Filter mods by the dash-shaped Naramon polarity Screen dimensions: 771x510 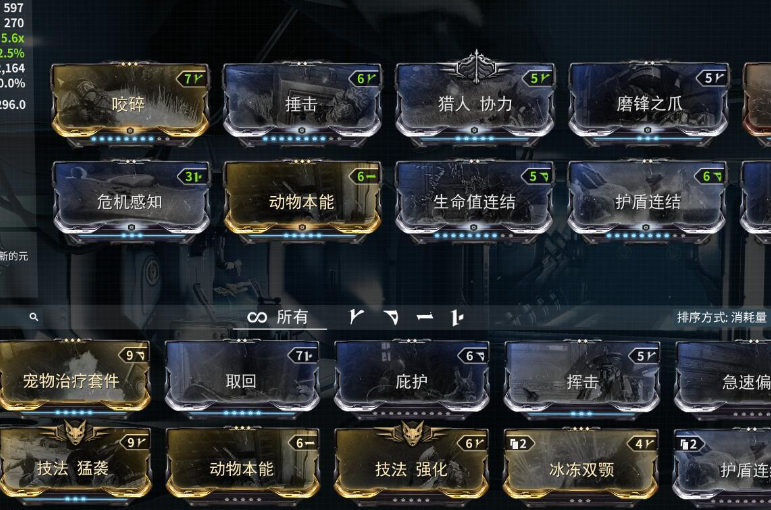425,318
